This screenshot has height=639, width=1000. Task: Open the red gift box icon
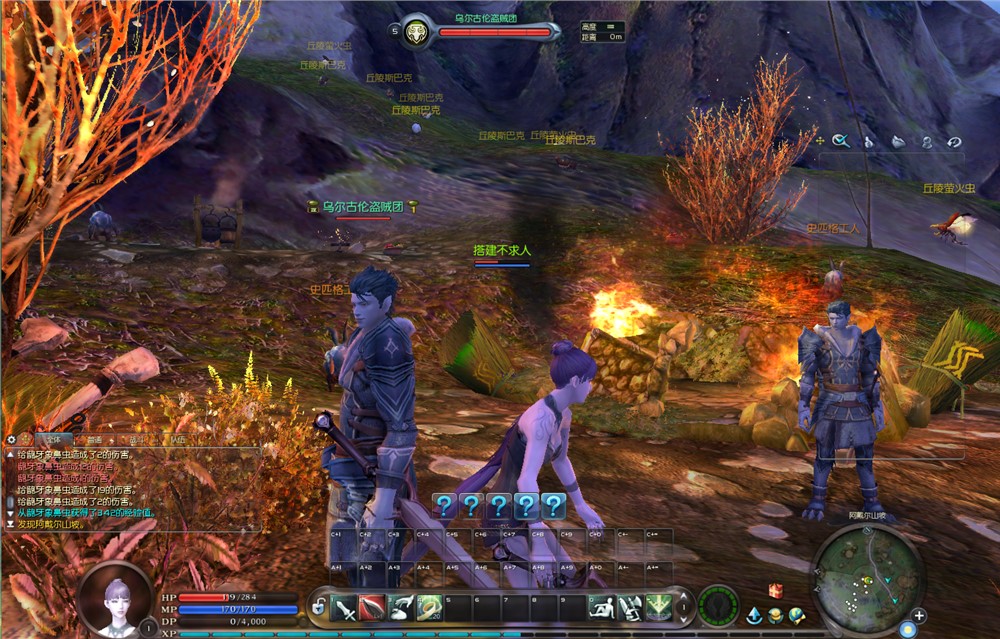tap(775, 591)
